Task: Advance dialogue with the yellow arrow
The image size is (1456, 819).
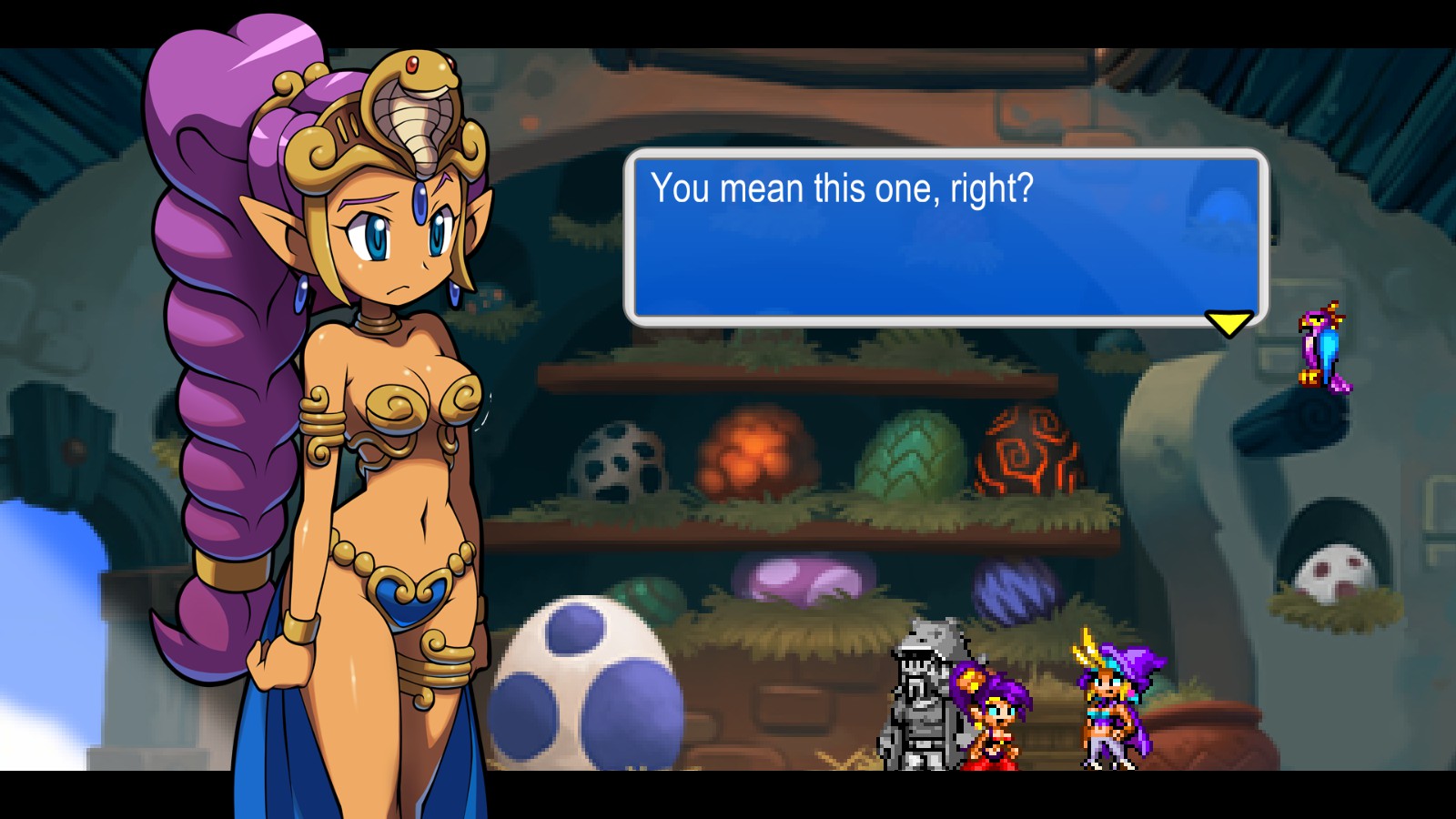Action: [x=1228, y=323]
